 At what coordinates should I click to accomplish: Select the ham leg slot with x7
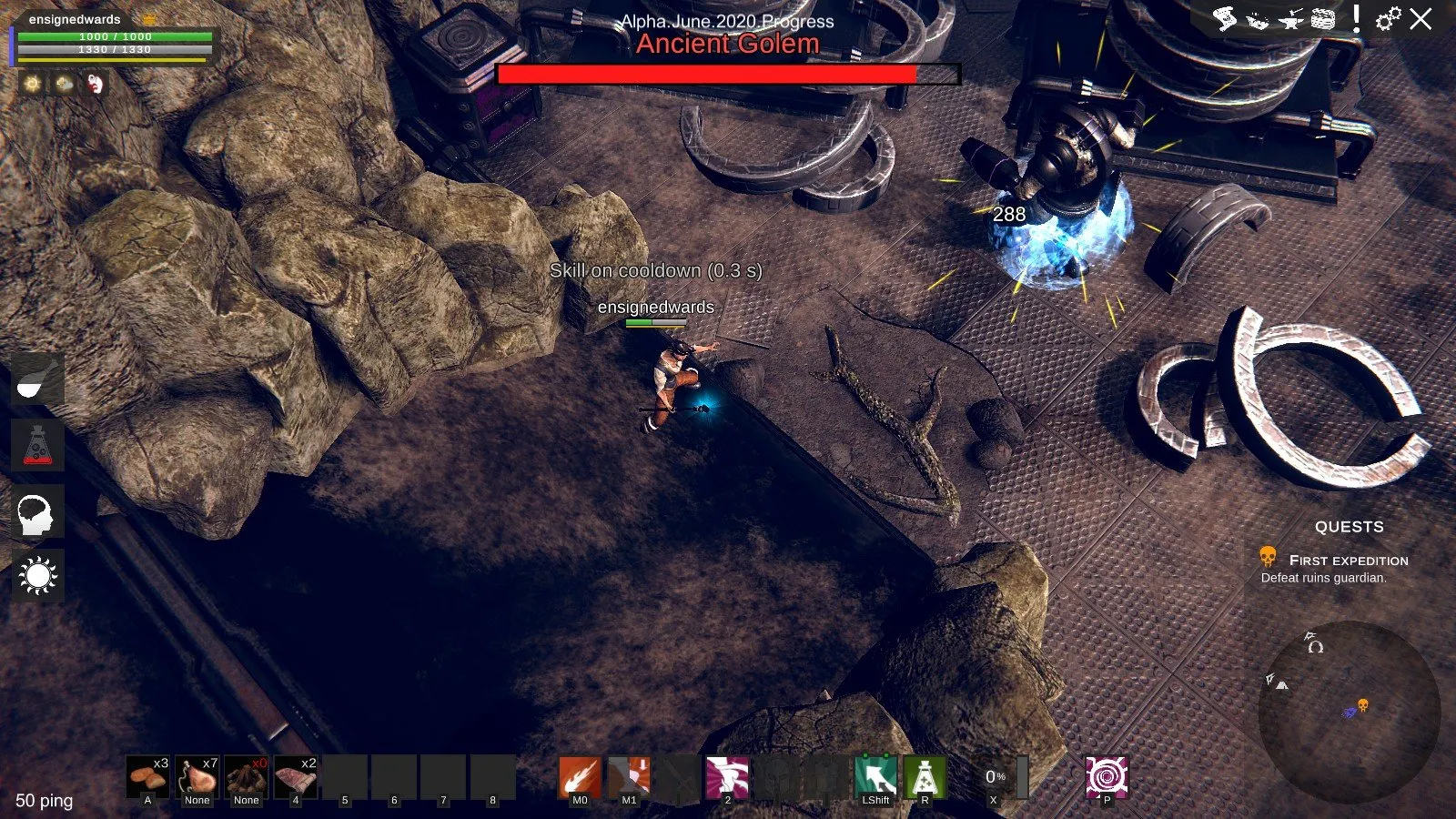pos(197,777)
